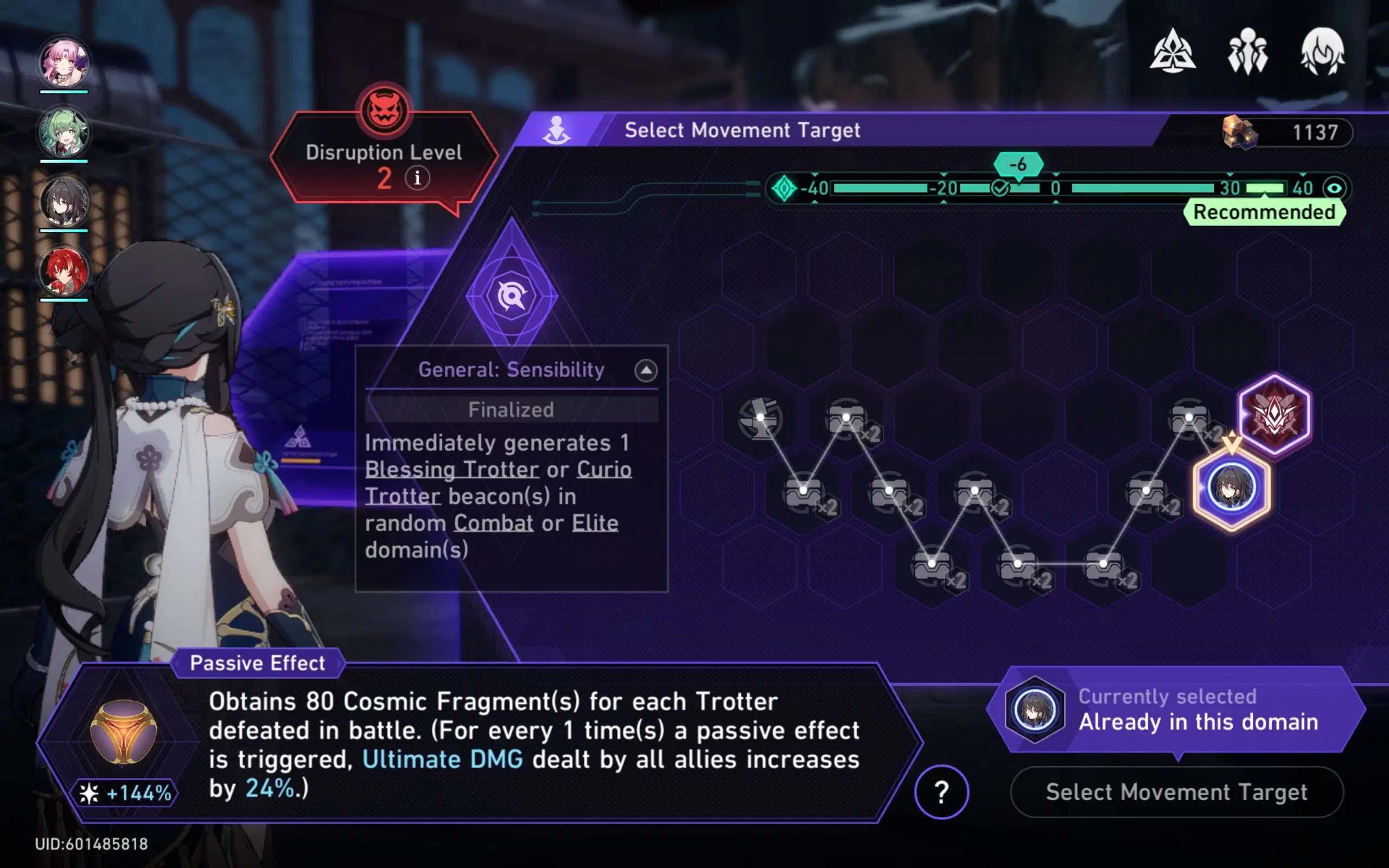
Task: Click the Blessing Trotter link
Action: 452,469
